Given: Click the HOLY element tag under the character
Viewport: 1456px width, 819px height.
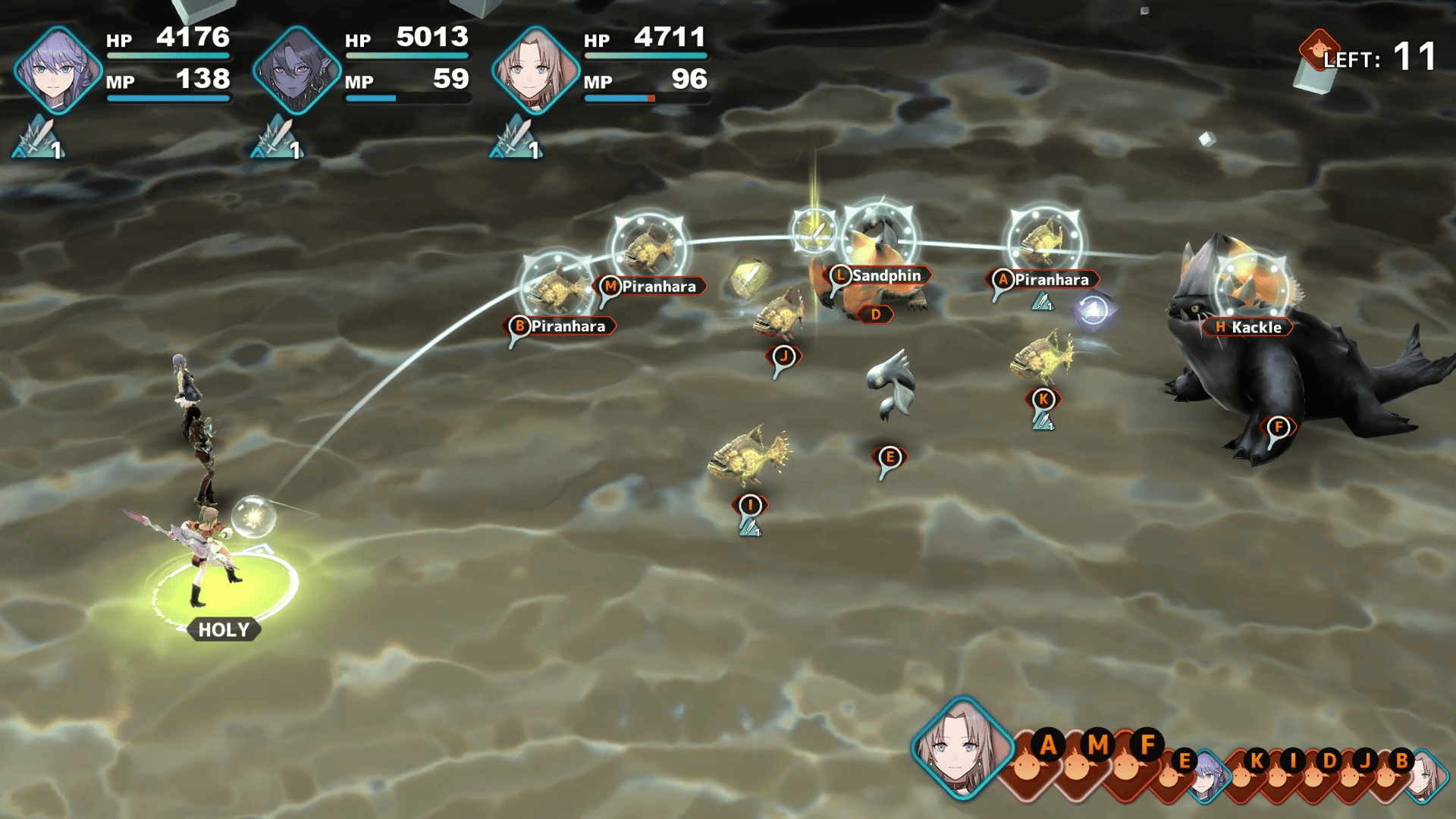Looking at the screenshot, I should pyautogui.click(x=224, y=629).
